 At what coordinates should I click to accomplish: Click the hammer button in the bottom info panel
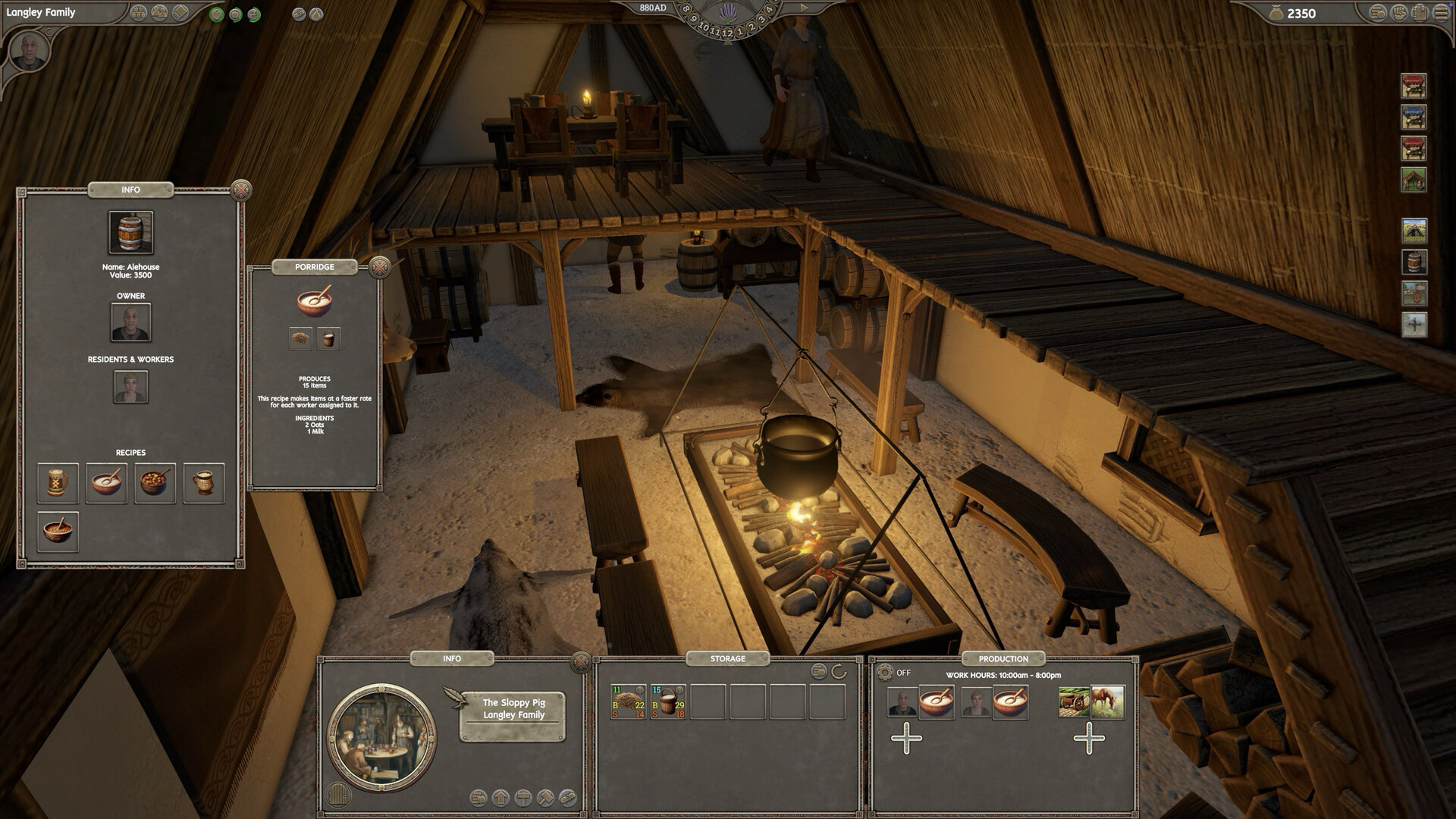tap(545, 798)
